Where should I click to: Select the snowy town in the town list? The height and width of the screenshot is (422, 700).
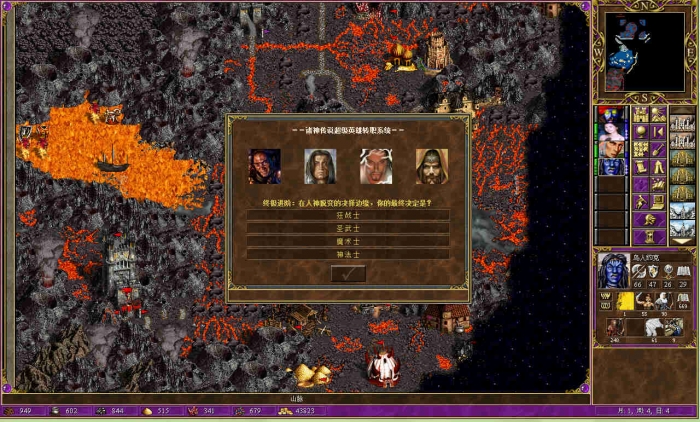pyautogui.click(x=682, y=211)
